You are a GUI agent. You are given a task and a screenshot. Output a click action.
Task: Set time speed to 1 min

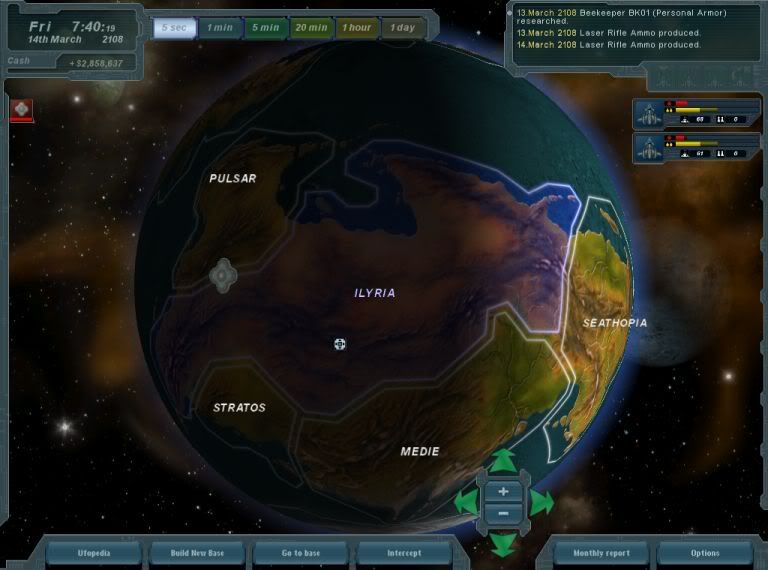click(x=219, y=28)
